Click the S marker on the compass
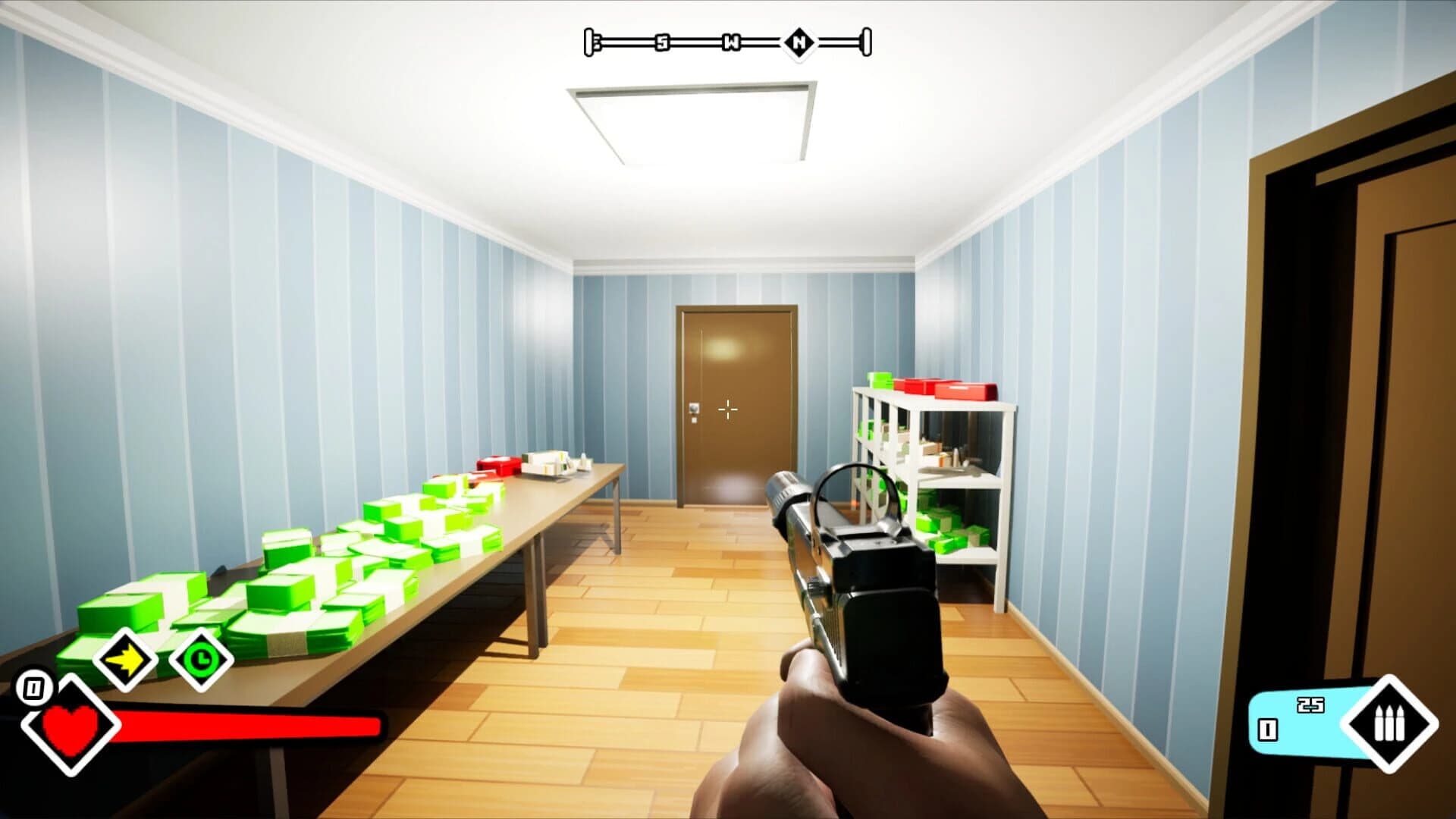 (662, 42)
